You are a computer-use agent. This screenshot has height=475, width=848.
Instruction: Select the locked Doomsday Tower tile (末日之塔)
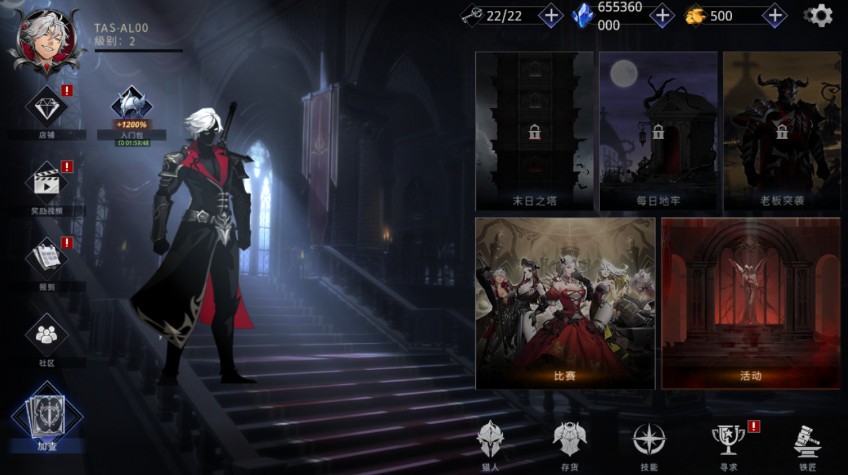pos(534,131)
